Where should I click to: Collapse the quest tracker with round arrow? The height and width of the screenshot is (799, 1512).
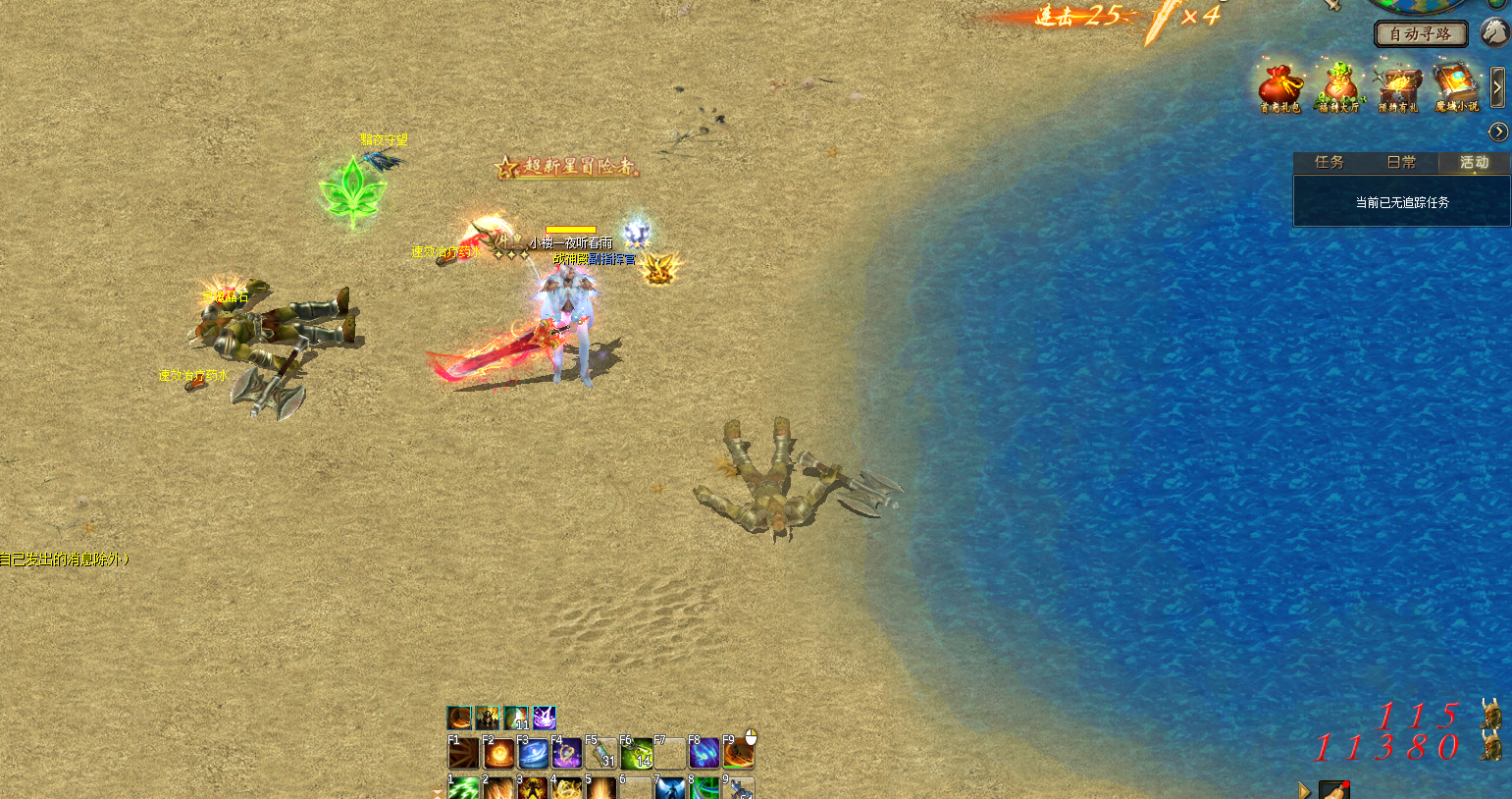click(x=1498, y=132)
